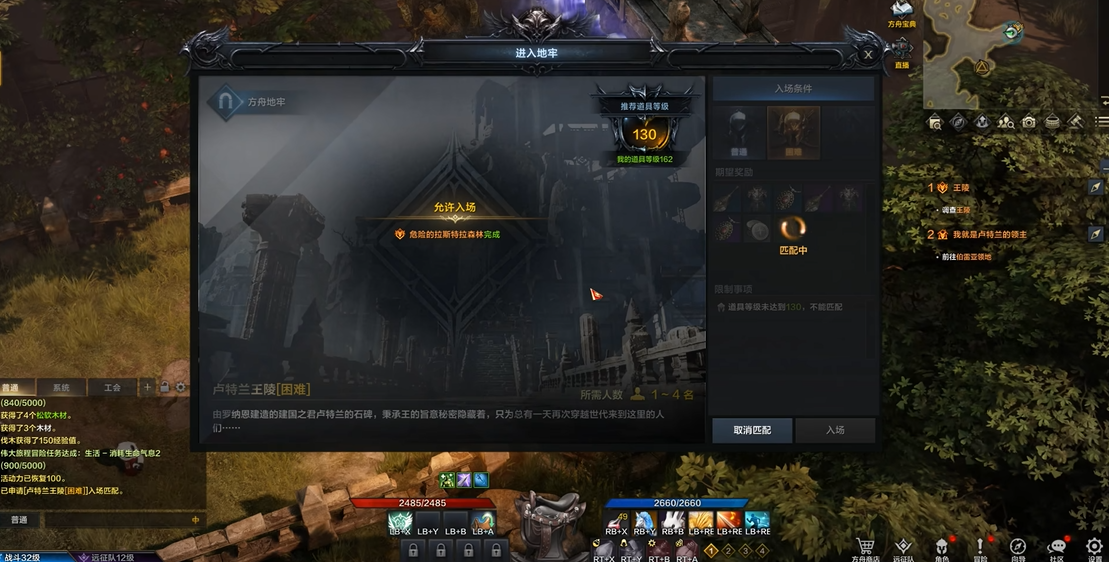Add a new chat tab with plus
Viewport: 1109px width, 562px height.
[148, 387]
